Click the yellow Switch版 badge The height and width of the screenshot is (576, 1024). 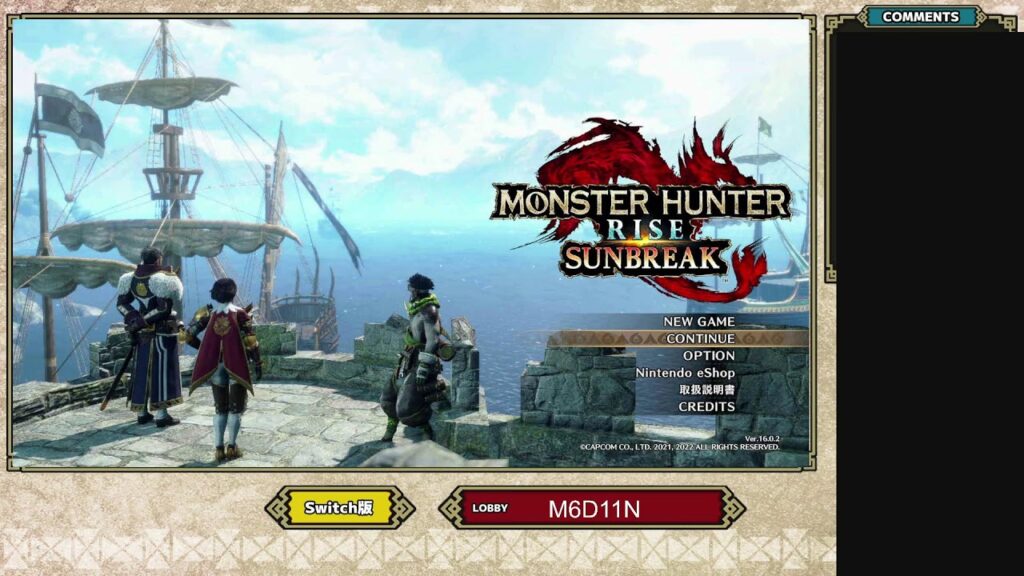tap(339, 507)
